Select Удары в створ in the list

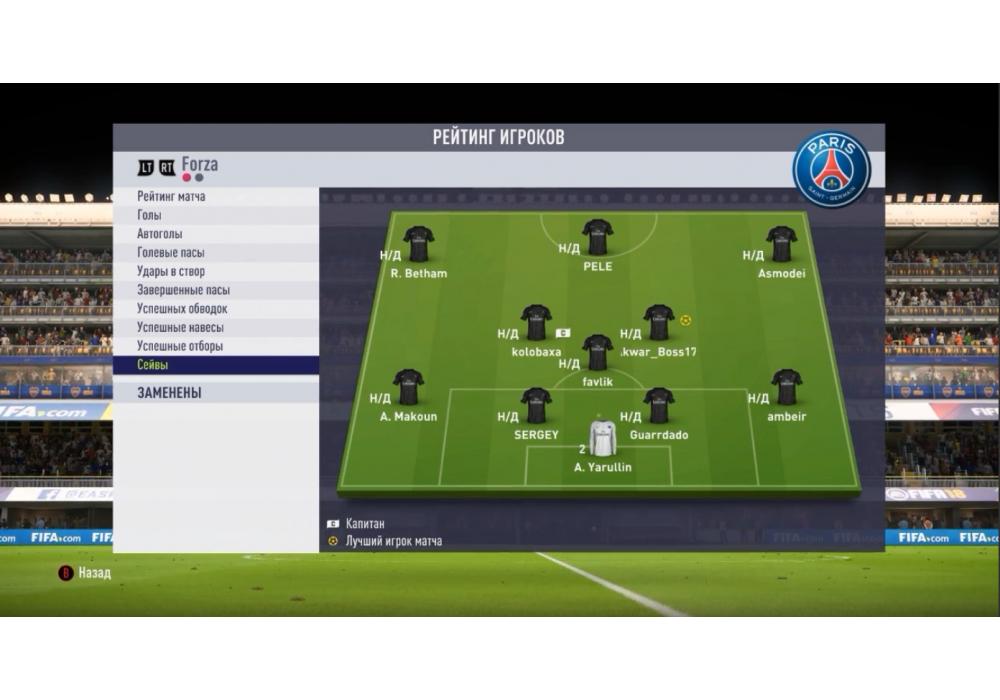click(x=171, y=271)
